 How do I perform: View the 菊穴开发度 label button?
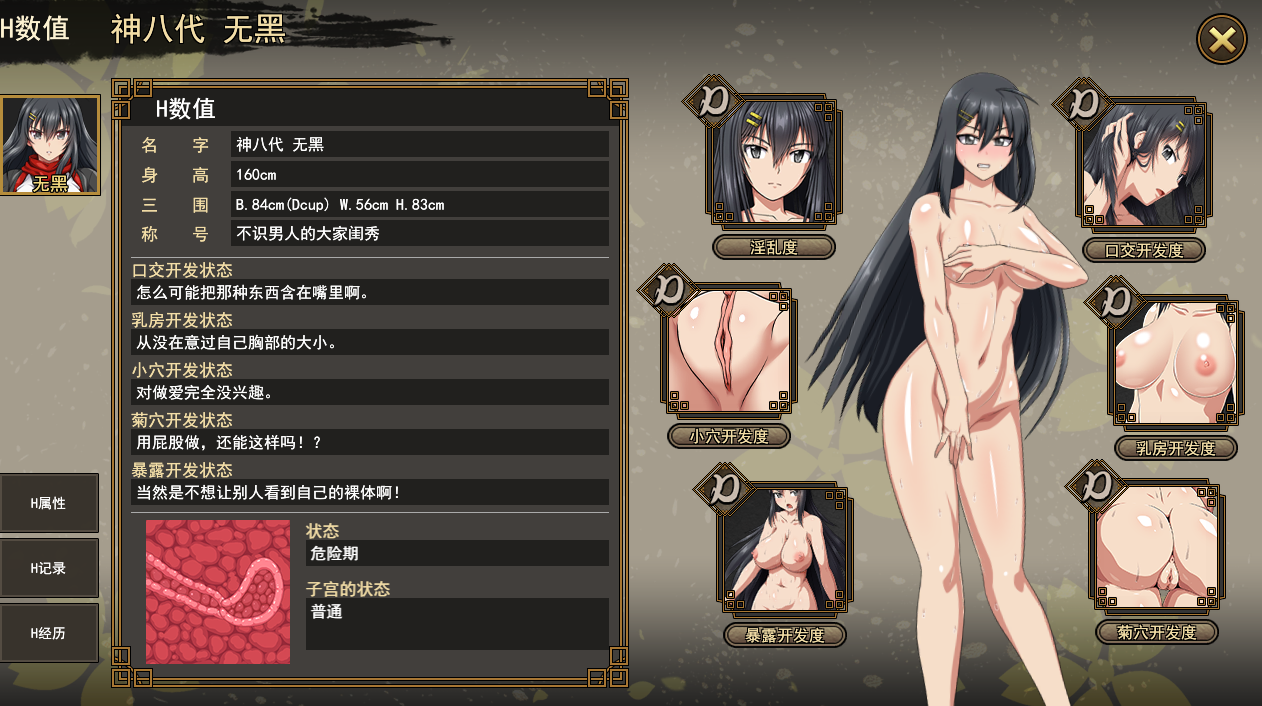coord(1157,632)
